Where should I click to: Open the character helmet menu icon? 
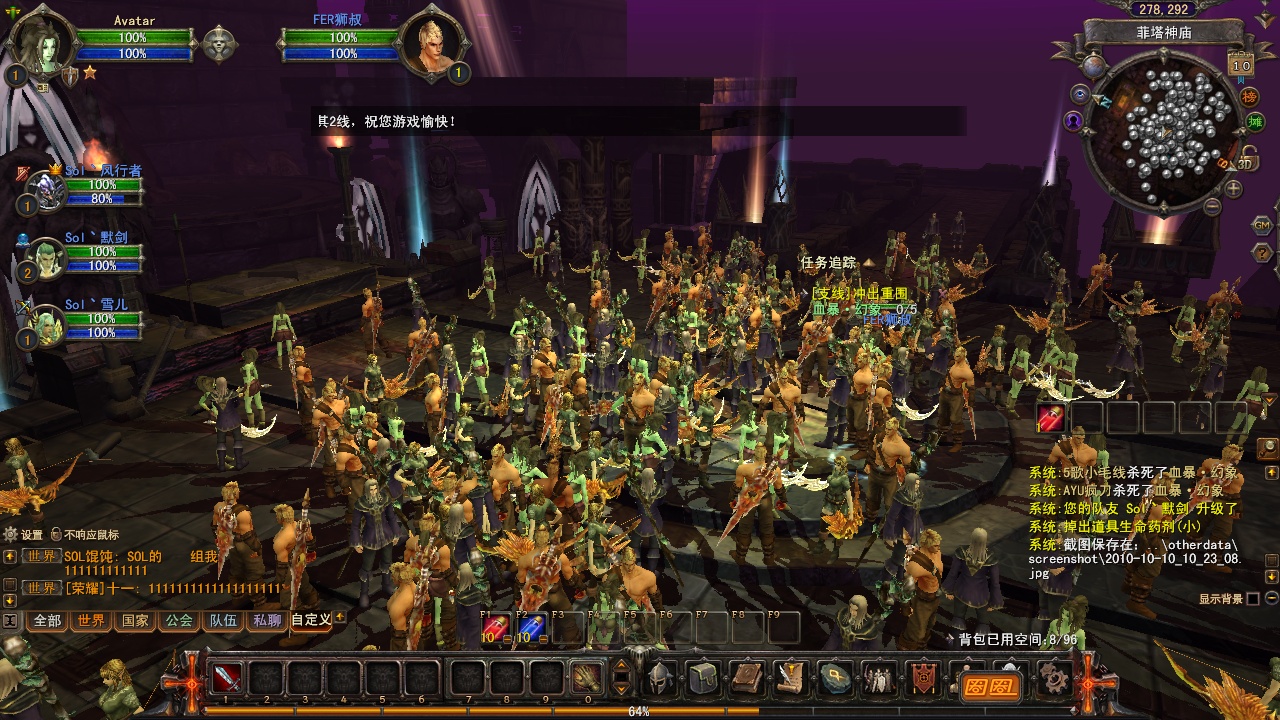pyautogui.click(x=659, y=678)
